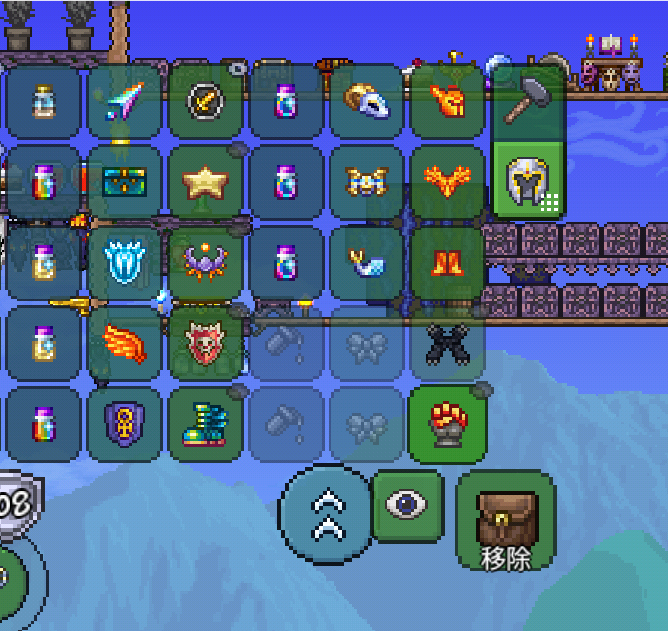The height and width of the screenshot is (631, 668).
Task: Switch to the helmet armor page
Action: click(528, 181)
